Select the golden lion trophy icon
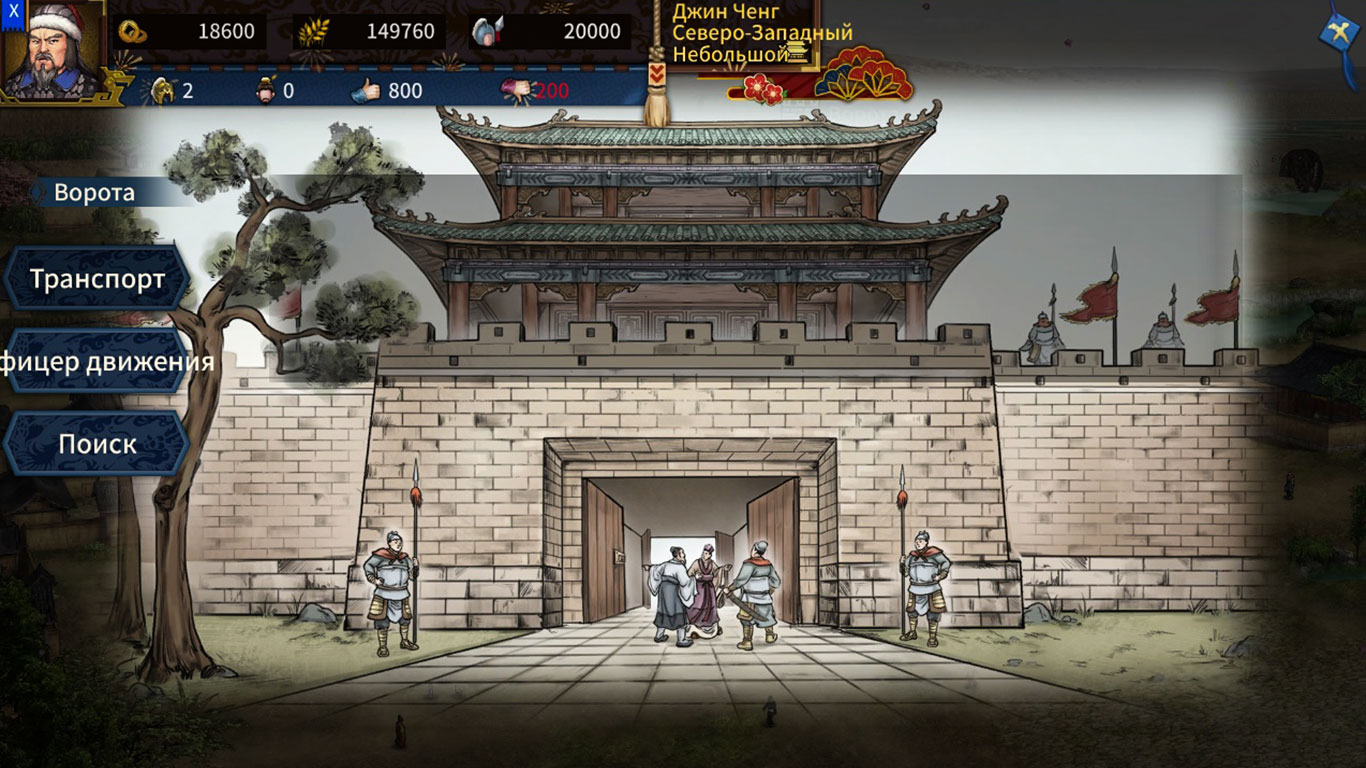1366x768 pixels. point(162,88)
